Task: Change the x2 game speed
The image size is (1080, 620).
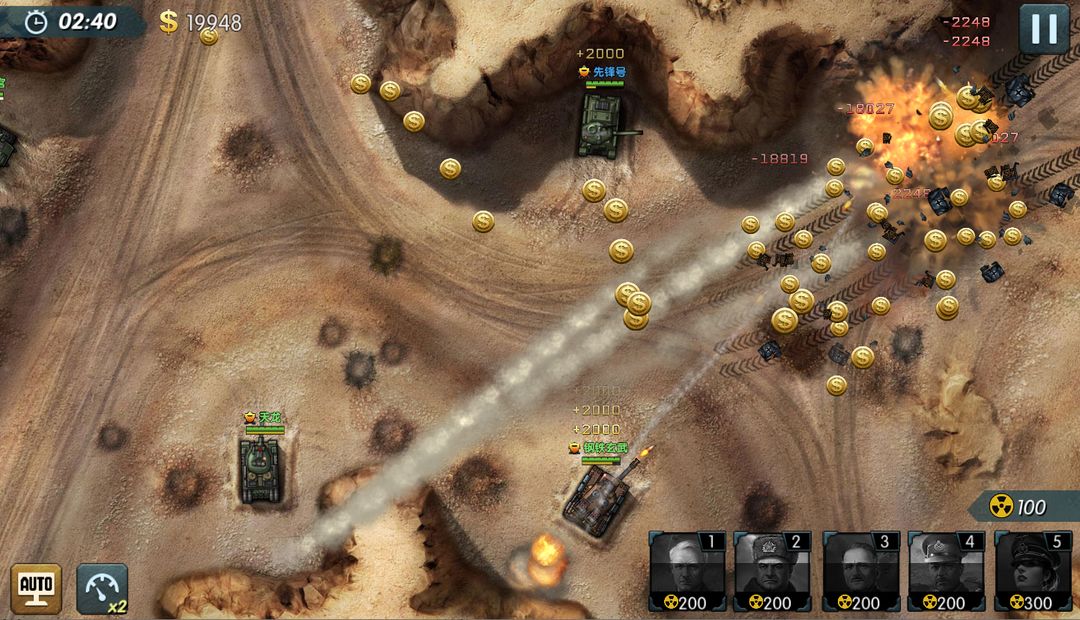Action: pos(102,589)
